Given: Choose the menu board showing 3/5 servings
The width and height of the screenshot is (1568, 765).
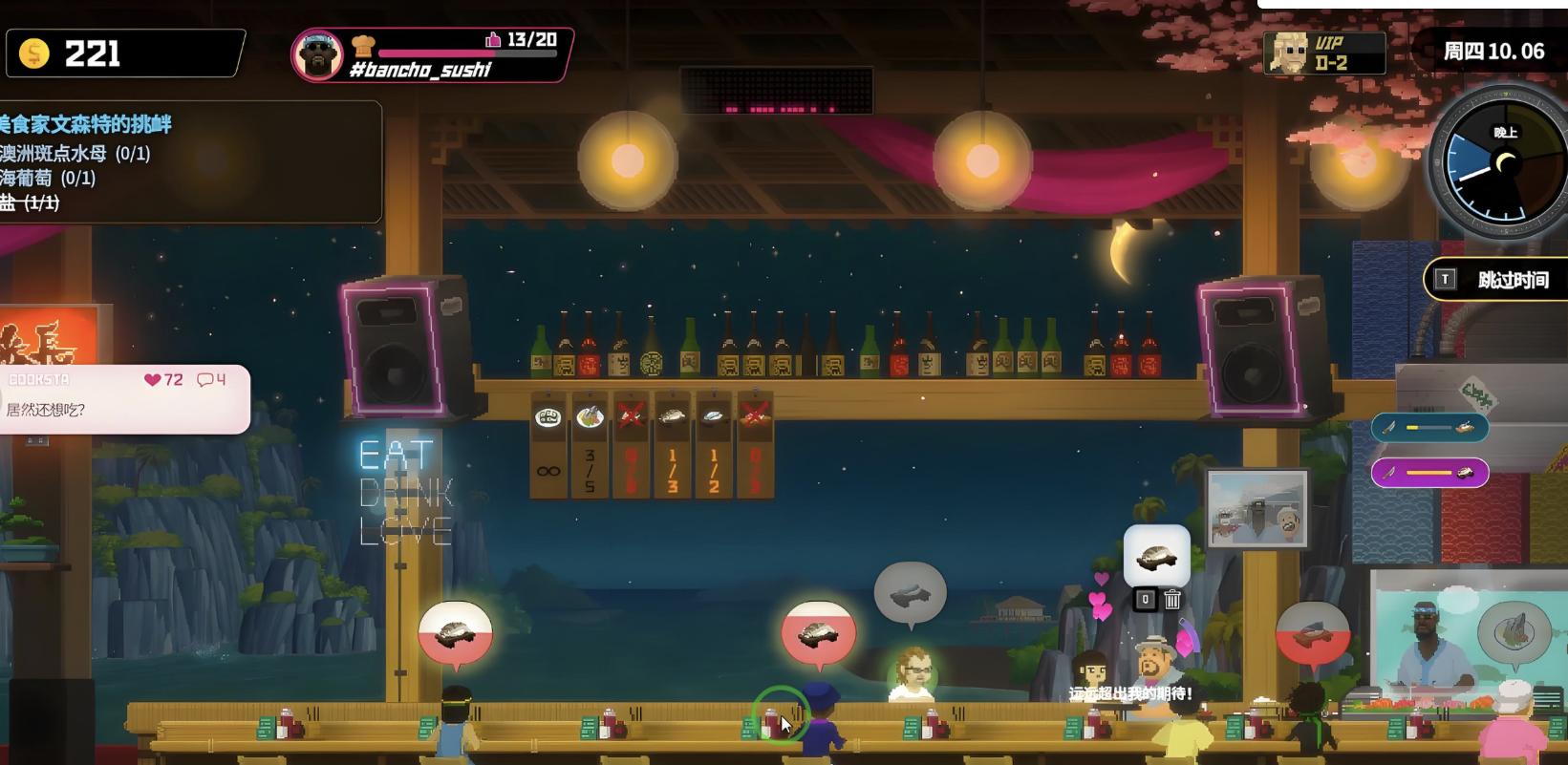Looking at the screenshot, I should coord(590,445).
